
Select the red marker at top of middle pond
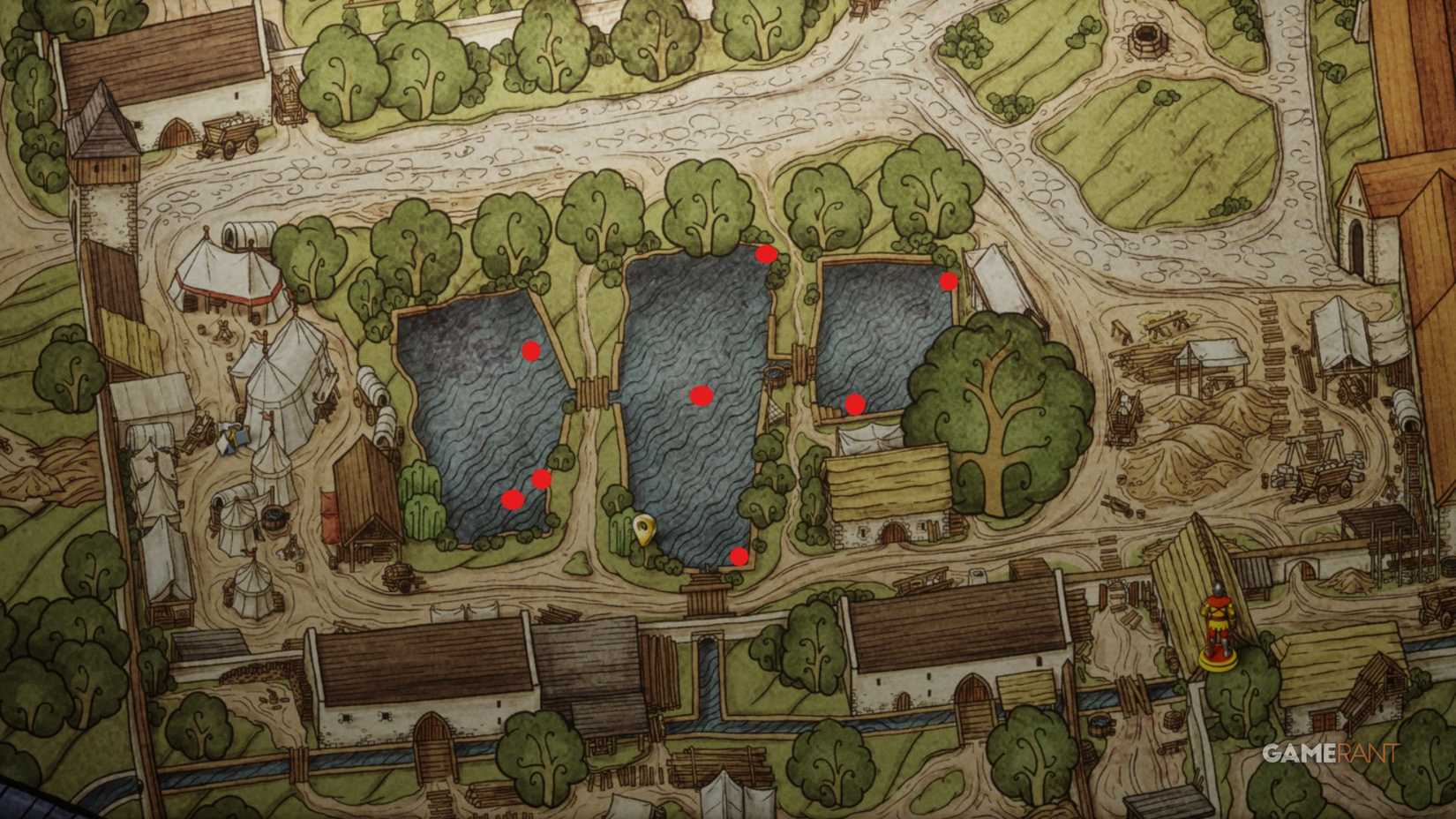[x=764, y=254]
